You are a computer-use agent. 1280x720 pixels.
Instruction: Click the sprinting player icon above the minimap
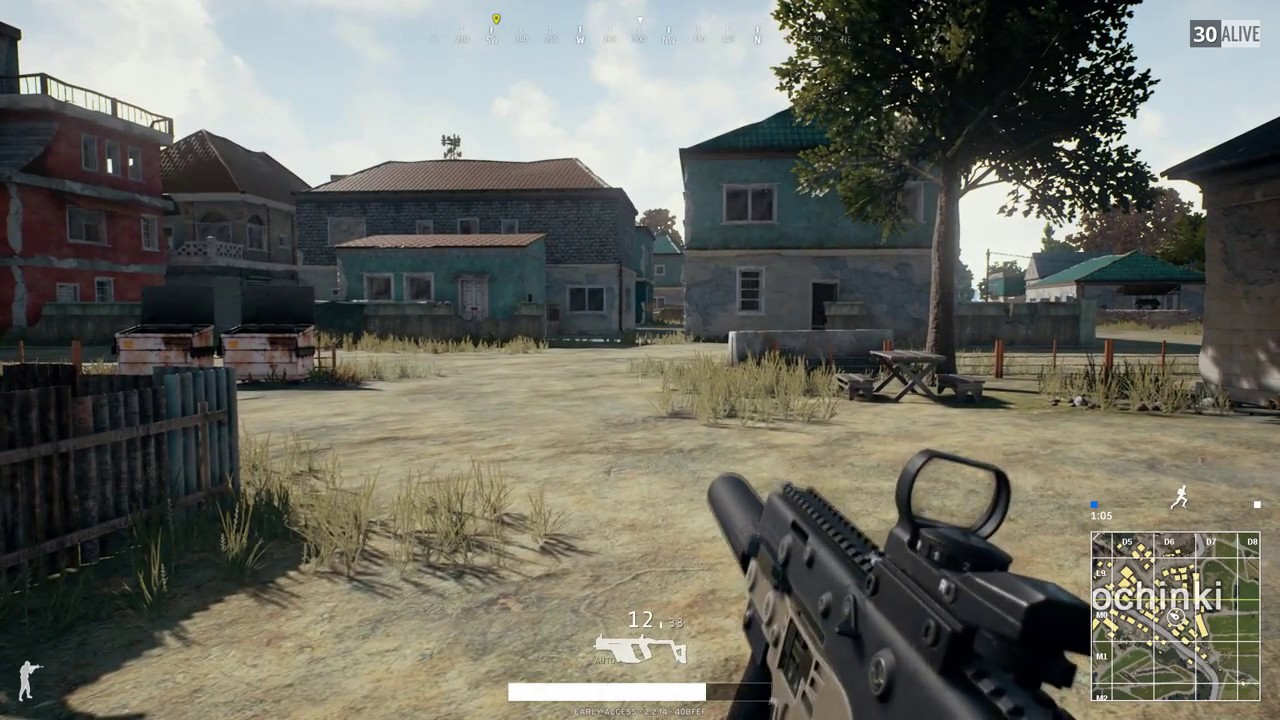click(x=1179, y=496)
